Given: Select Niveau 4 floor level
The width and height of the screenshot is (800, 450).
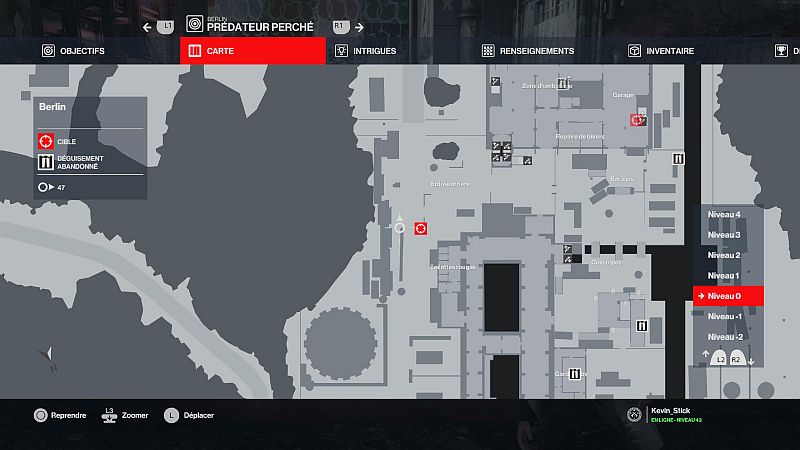Looking at the screenshot, I should (724, 214).
